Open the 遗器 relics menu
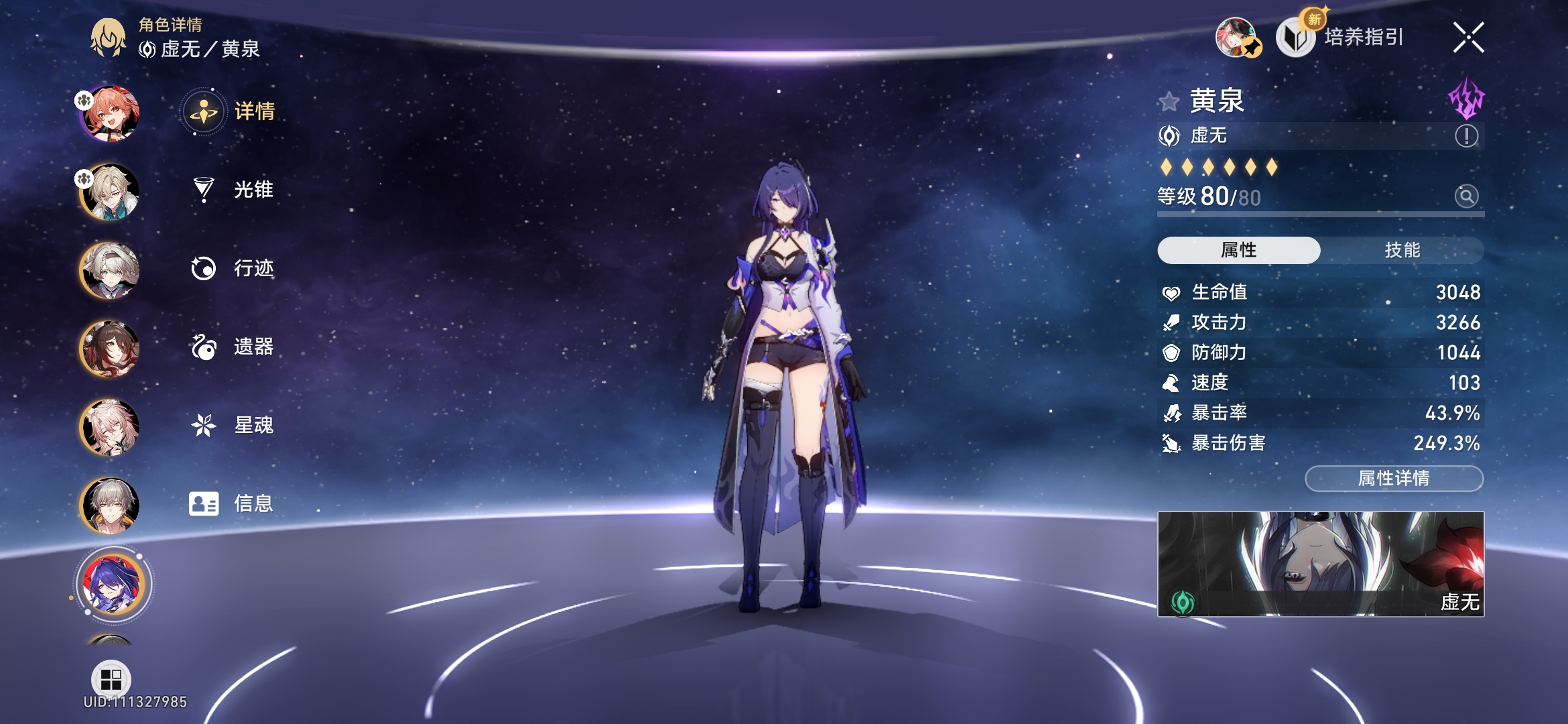Screen dimensions: 1568x724 pyautogui.click(x=233, y=347)
